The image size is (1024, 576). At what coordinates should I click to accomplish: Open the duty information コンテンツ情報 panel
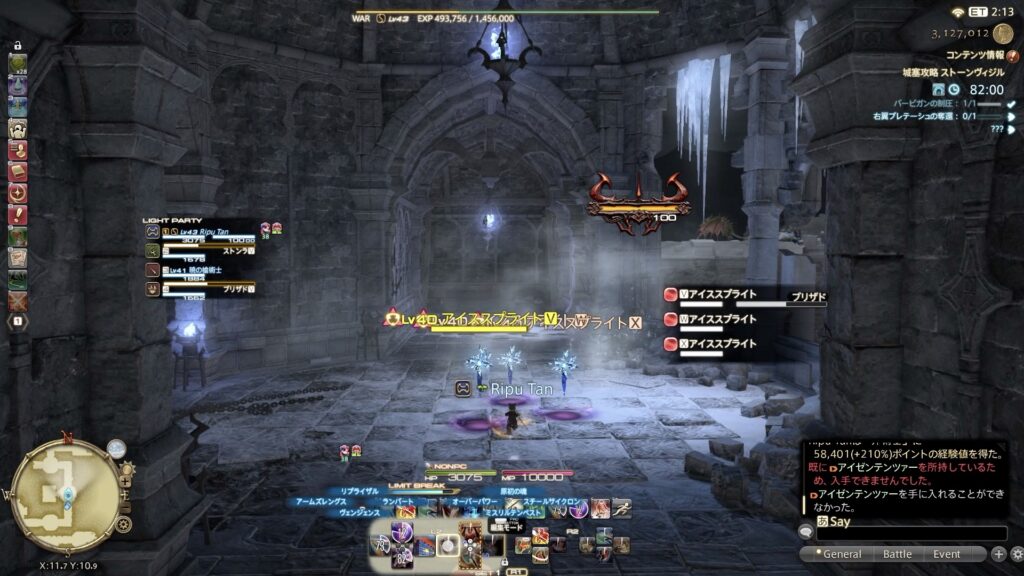[974, 57]
